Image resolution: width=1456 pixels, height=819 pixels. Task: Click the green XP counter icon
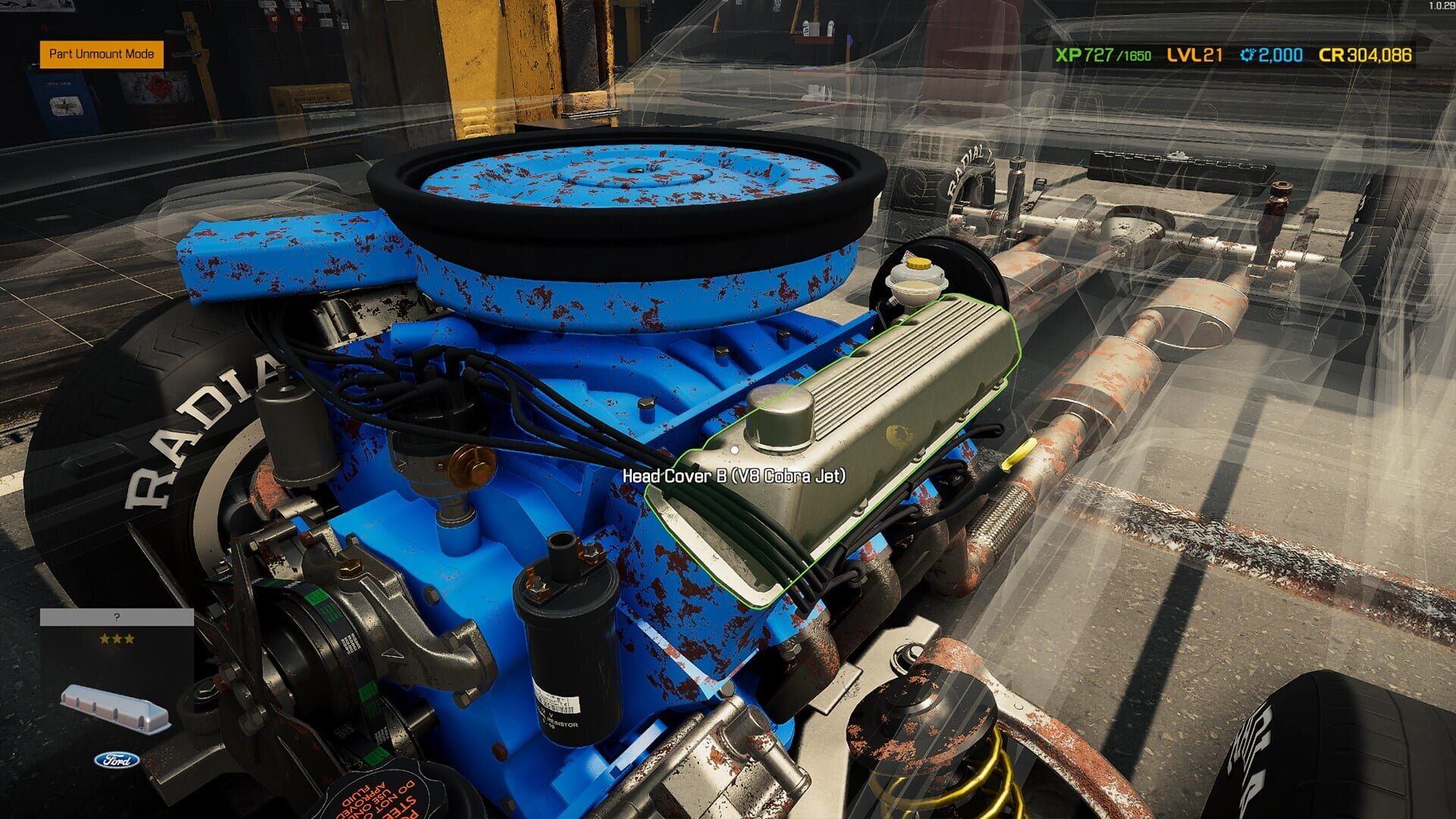coord(1068,55)
